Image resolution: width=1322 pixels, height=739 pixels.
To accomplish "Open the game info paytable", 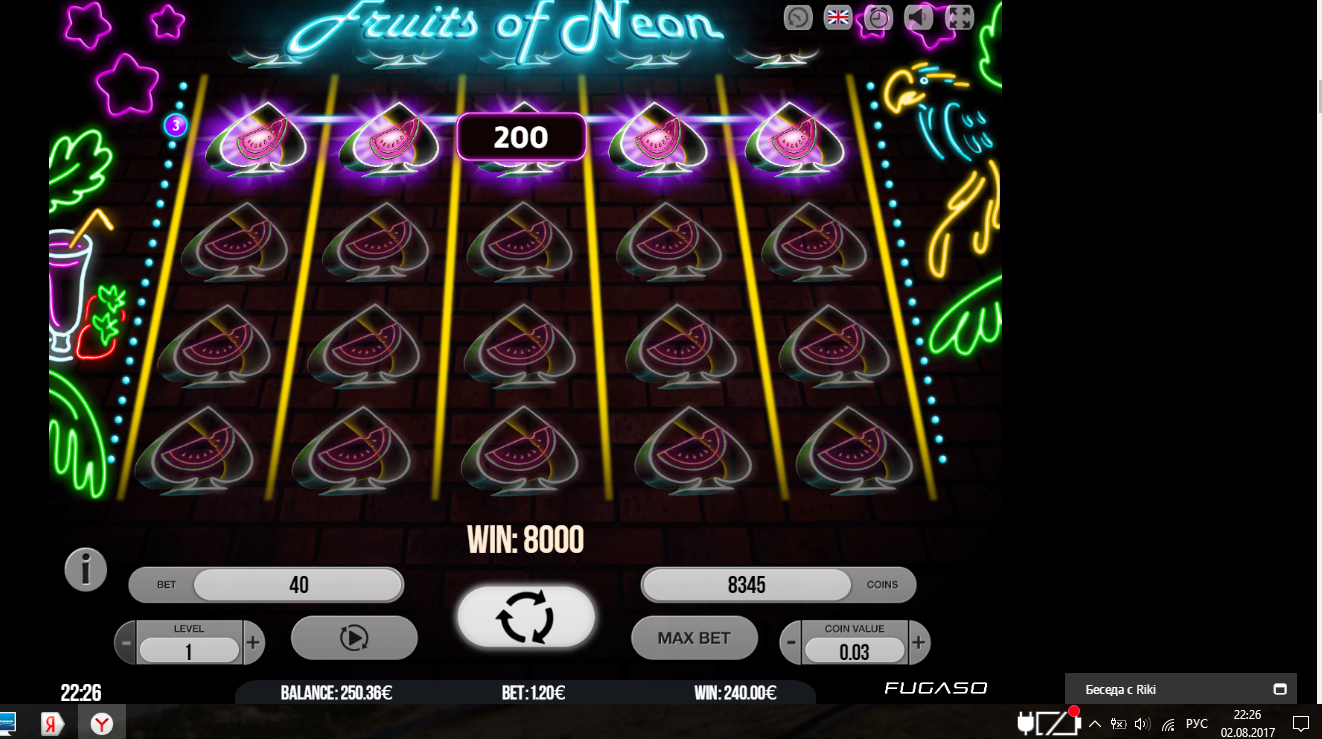I will coord(86,570).
